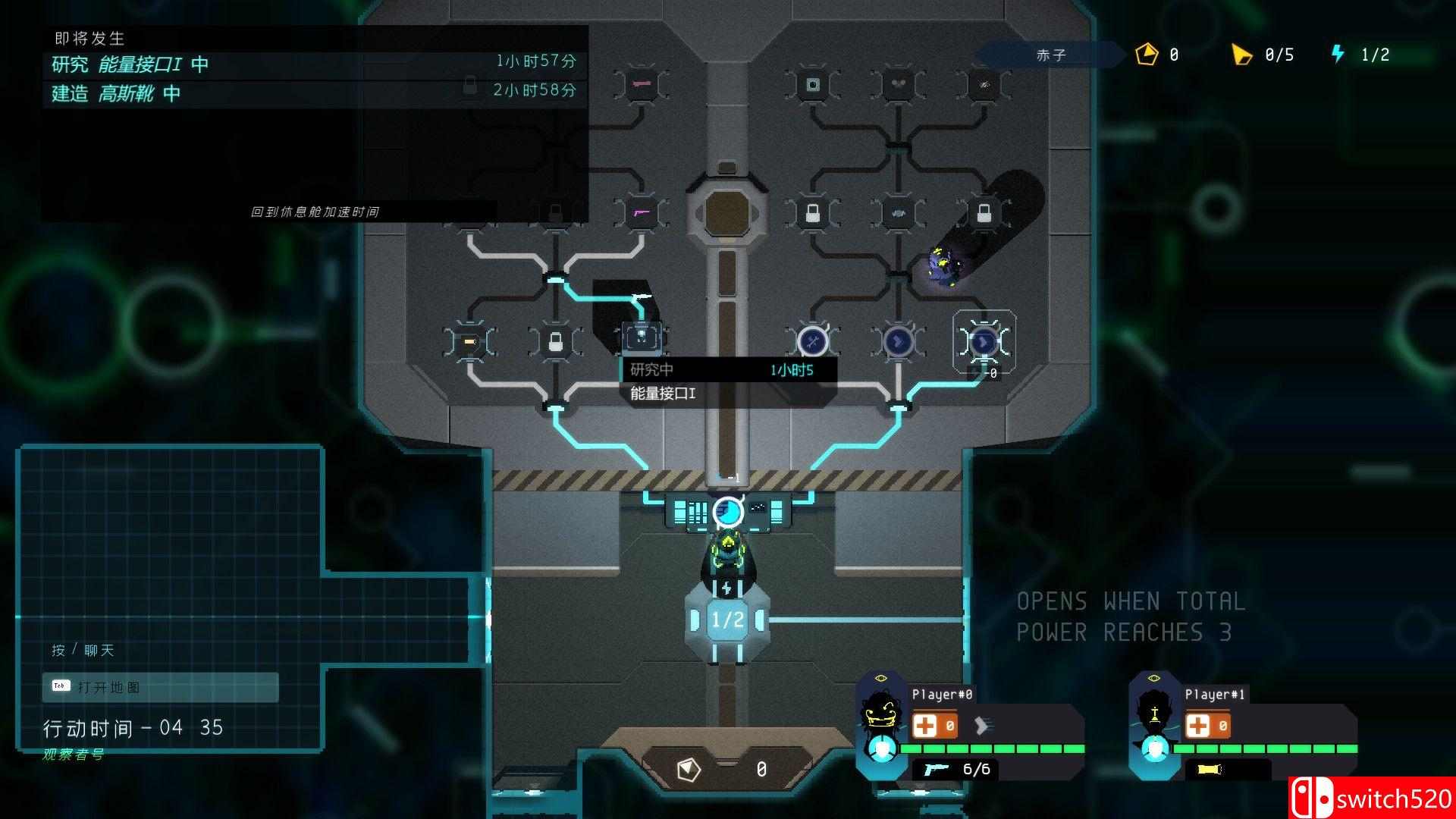Toggle the eye indicator above Player#1 portrait
Screen dimensions: 1456x819
point(1153,678)
